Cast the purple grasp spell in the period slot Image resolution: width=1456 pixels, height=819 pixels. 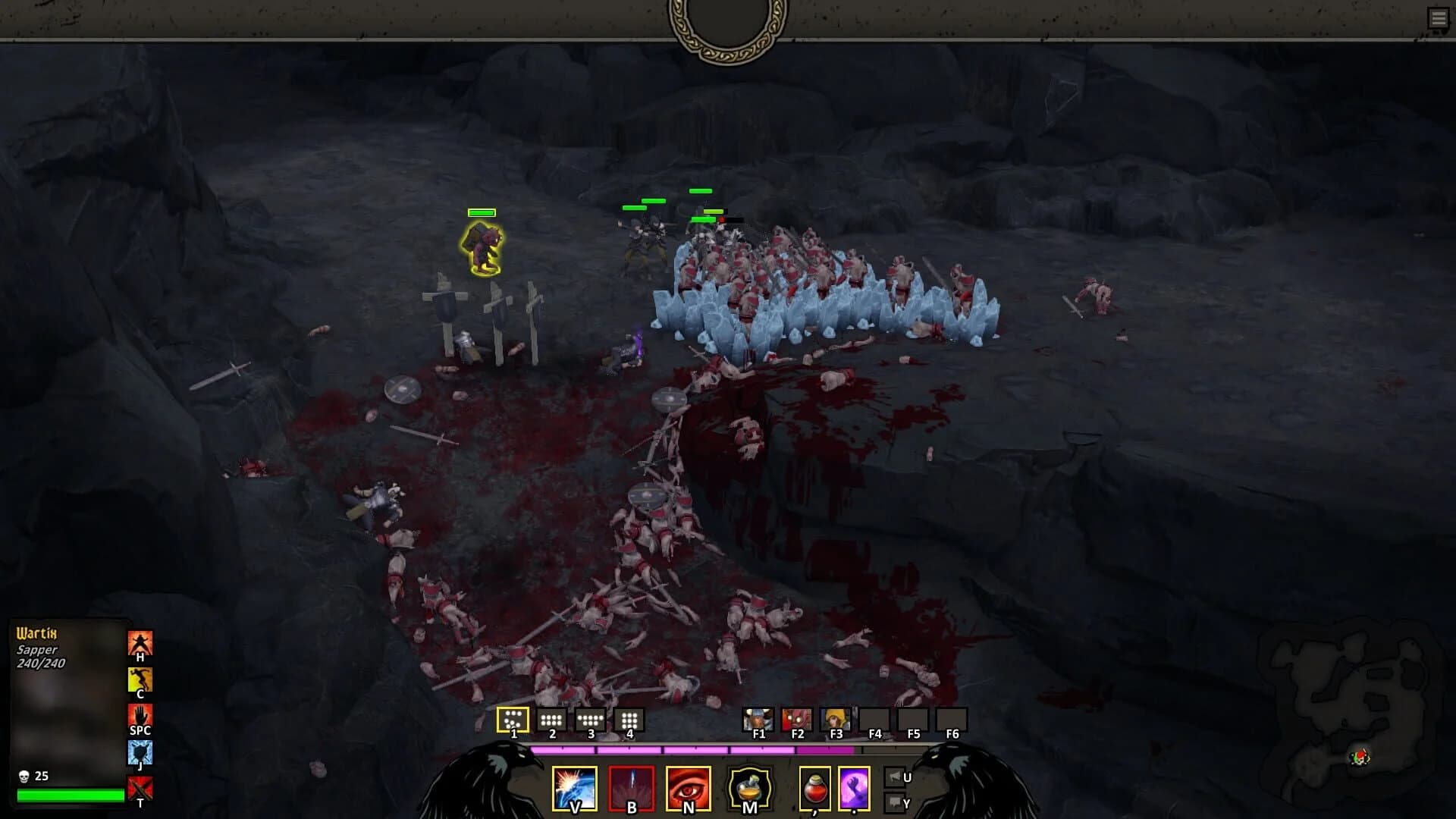click(x=854, y=789)
